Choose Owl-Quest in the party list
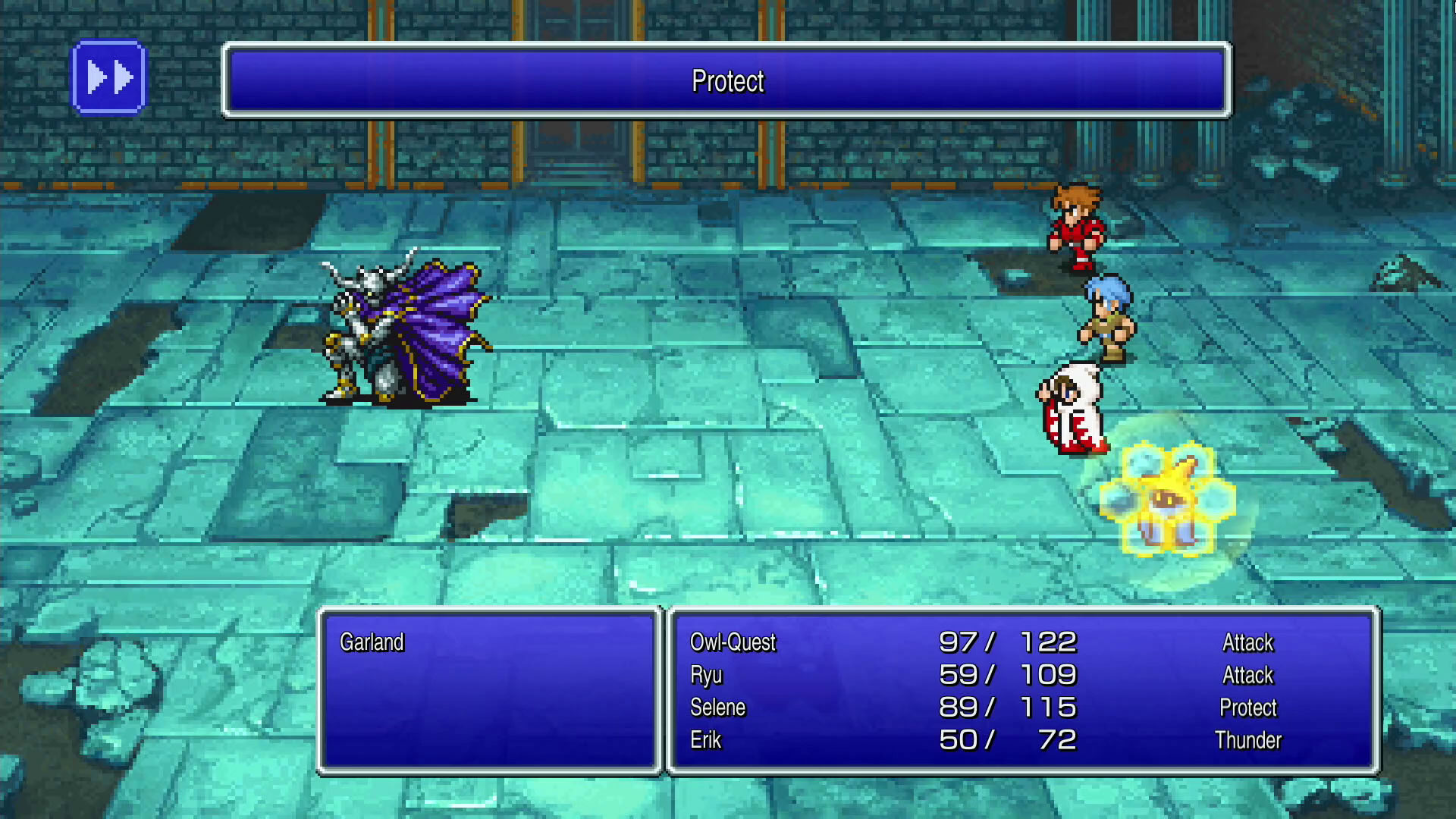 point(733,642)
